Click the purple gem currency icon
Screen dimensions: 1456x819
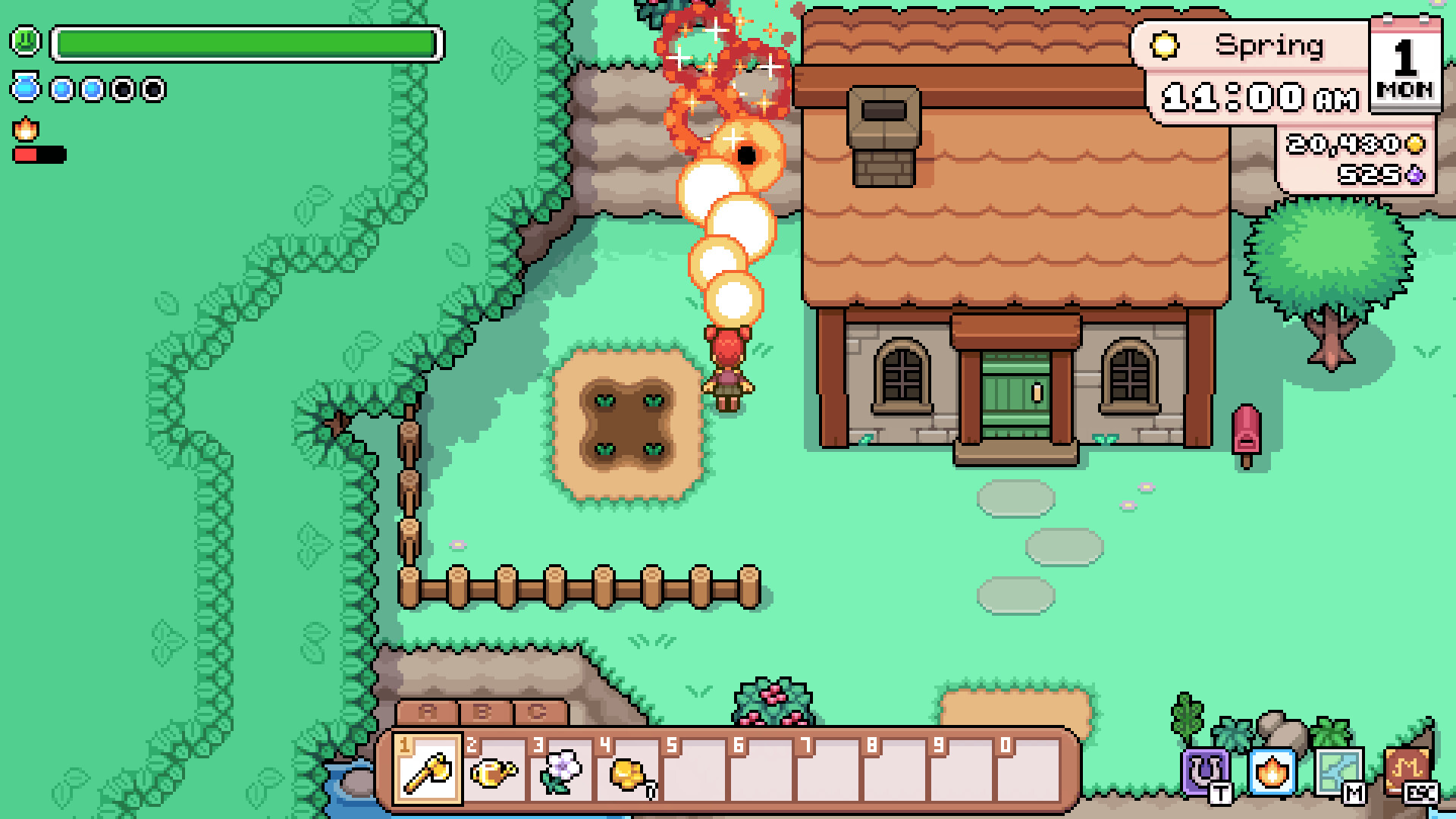(1415, 176)
